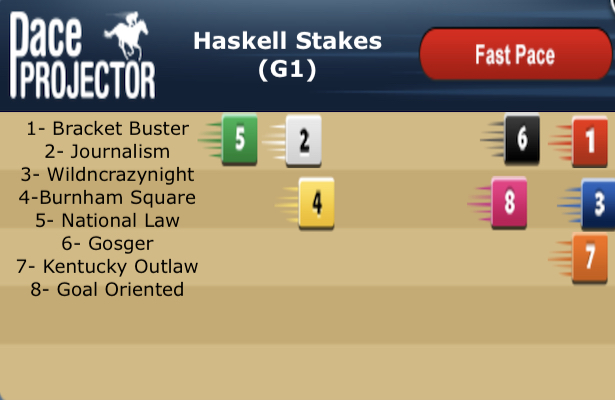Select the white number 2 saddle tile
This screenshot has width=615, height=400.
tap(303, 141)
